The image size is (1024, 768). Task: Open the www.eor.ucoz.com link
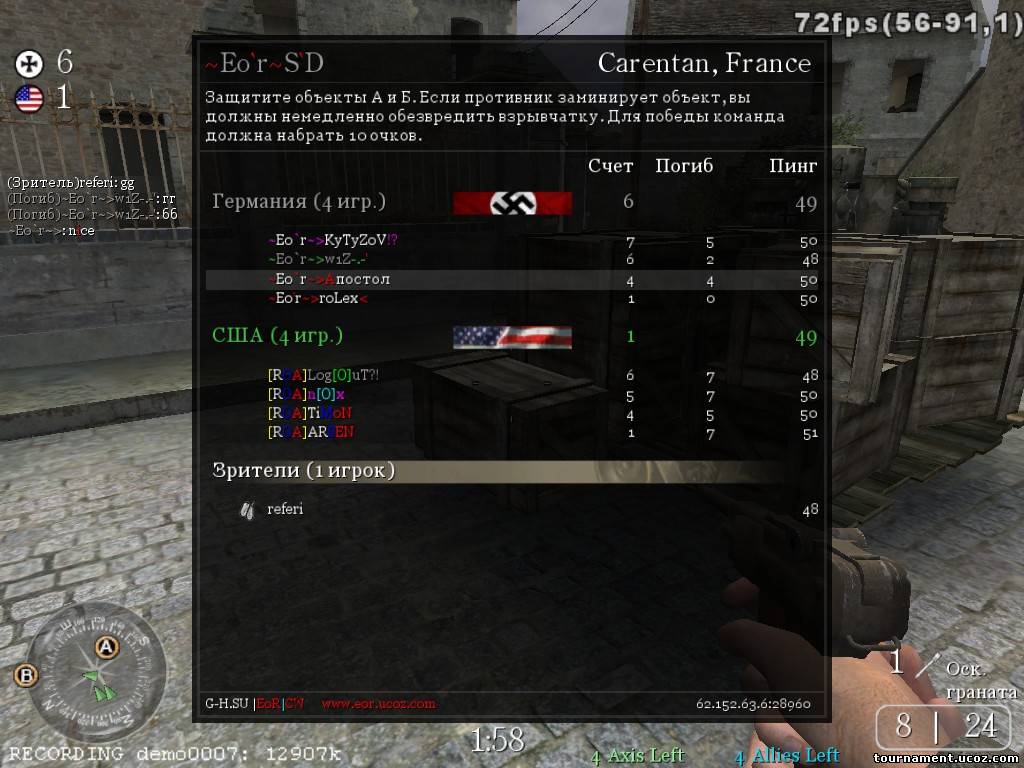[378, 703]
